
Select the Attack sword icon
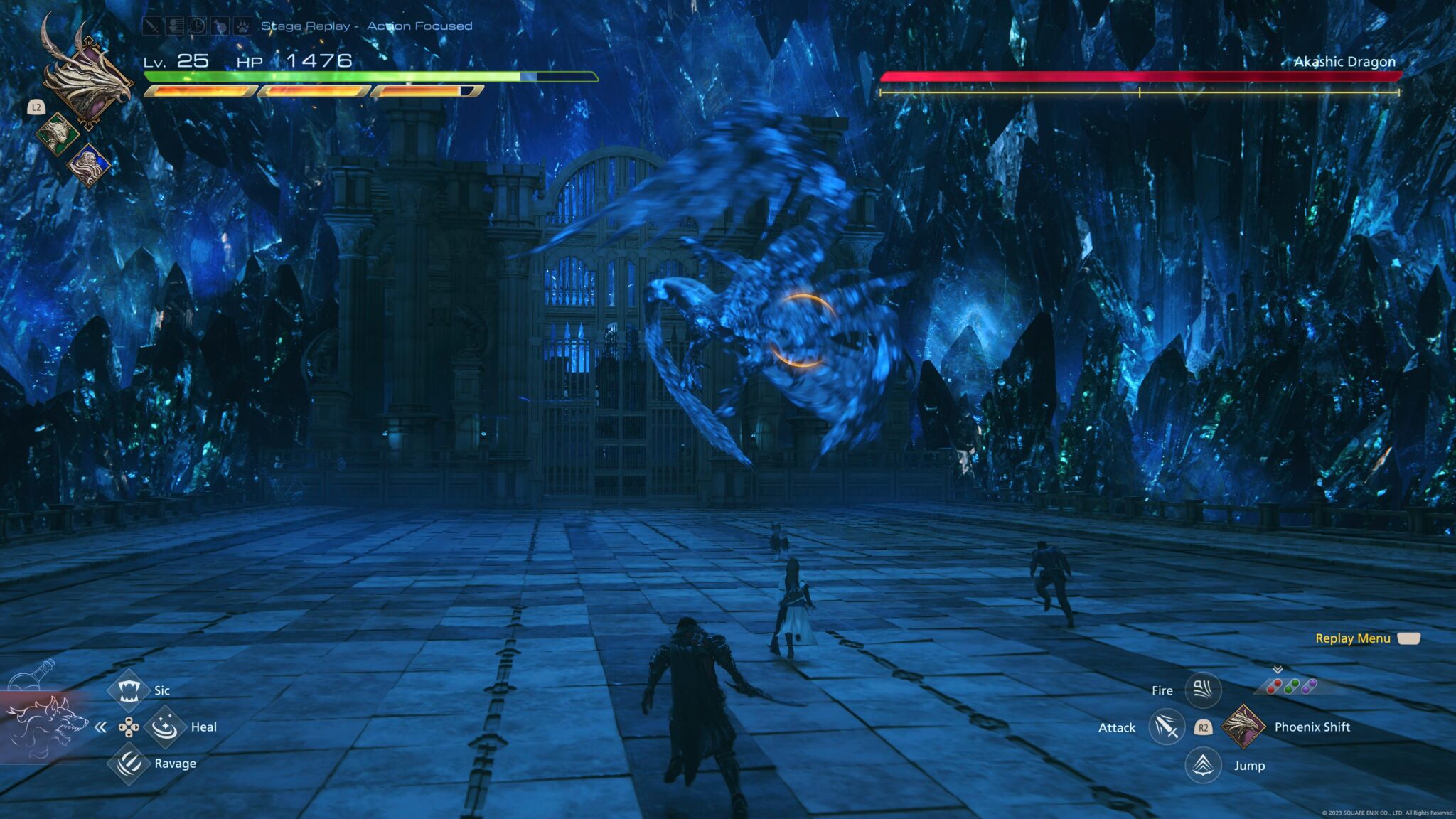point(1167,727)
